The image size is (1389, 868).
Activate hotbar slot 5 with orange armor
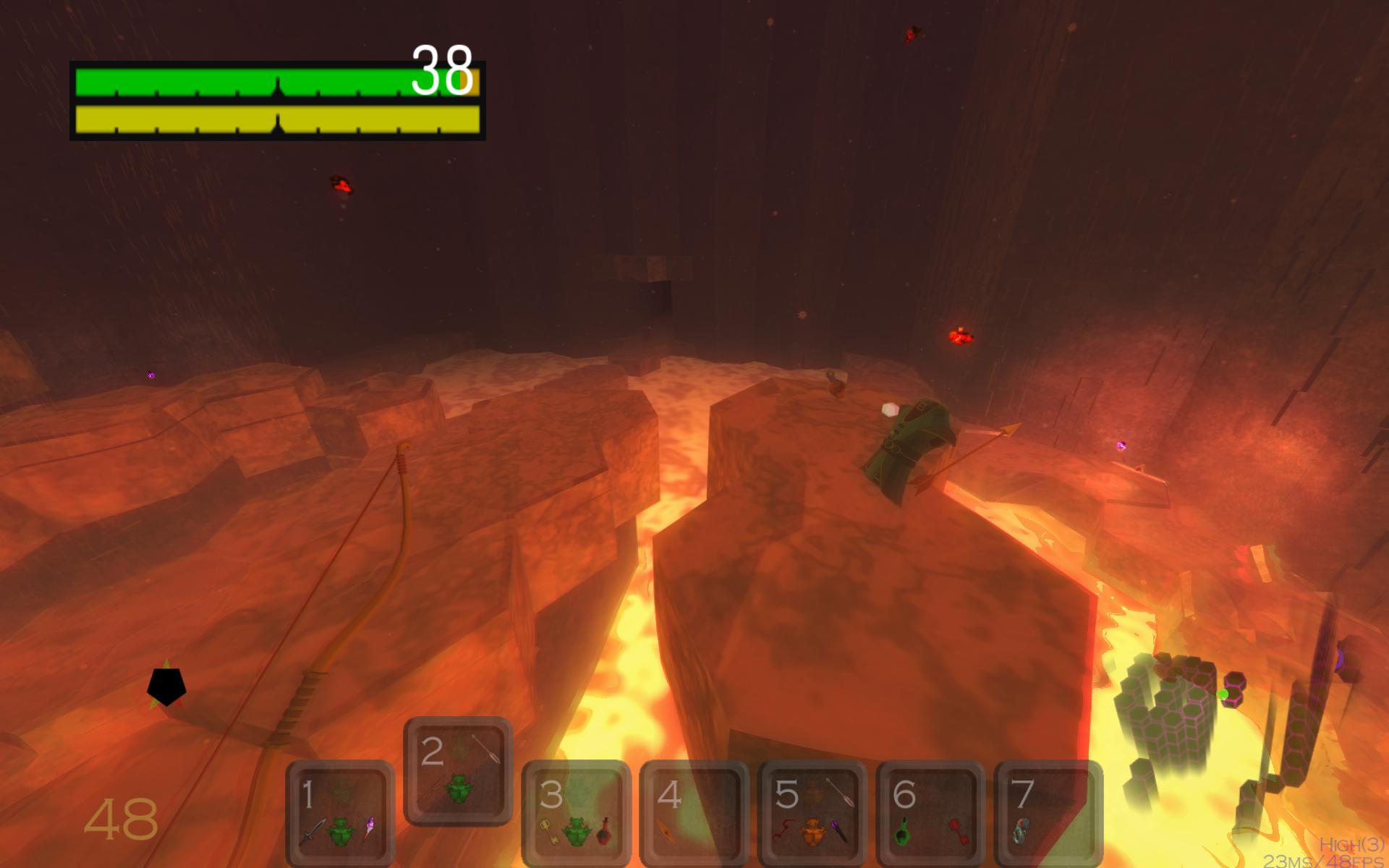pos(812,813)
